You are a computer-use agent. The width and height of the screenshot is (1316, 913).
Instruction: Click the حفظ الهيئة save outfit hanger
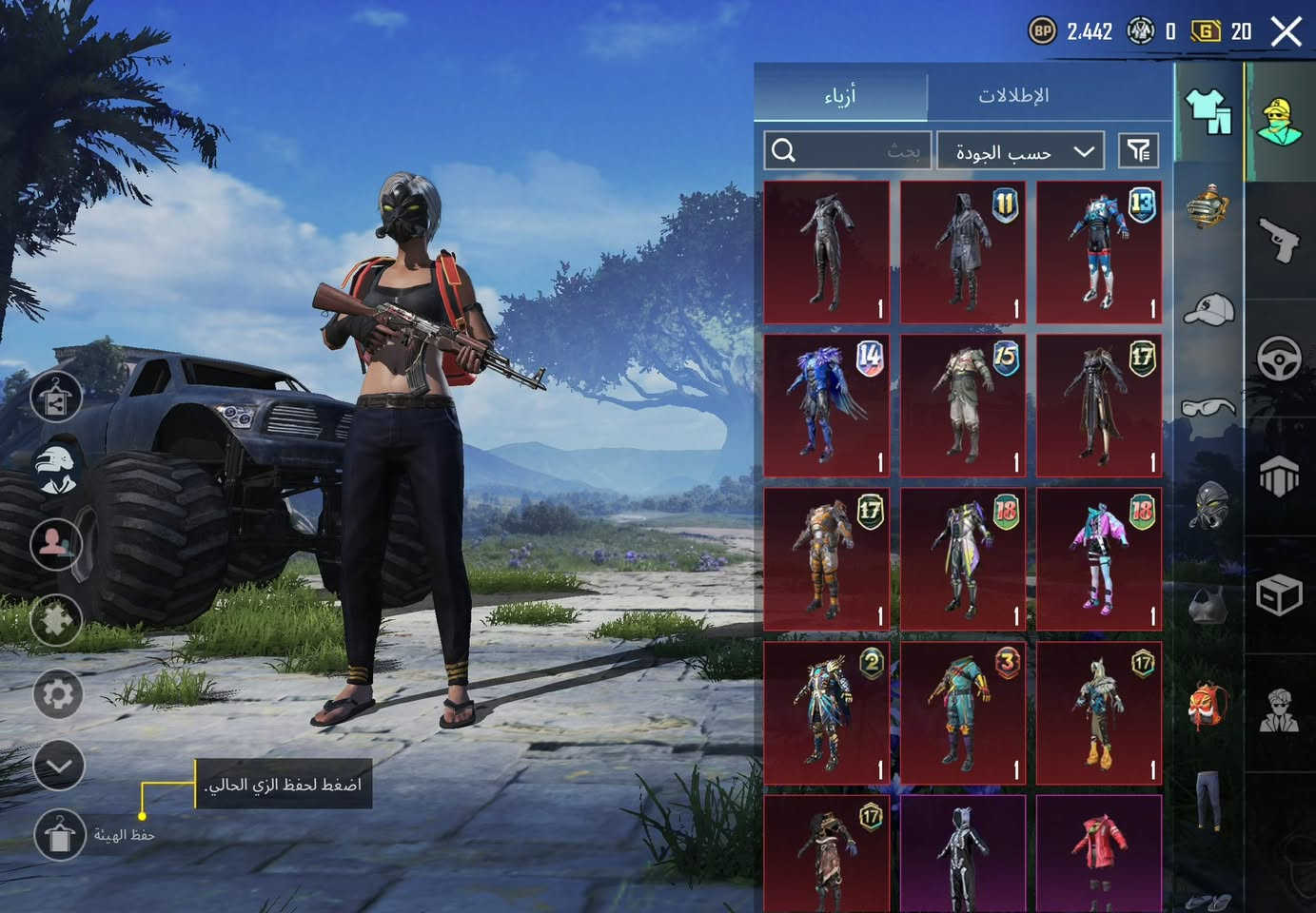pyautogui.click(x=60, y=835)
